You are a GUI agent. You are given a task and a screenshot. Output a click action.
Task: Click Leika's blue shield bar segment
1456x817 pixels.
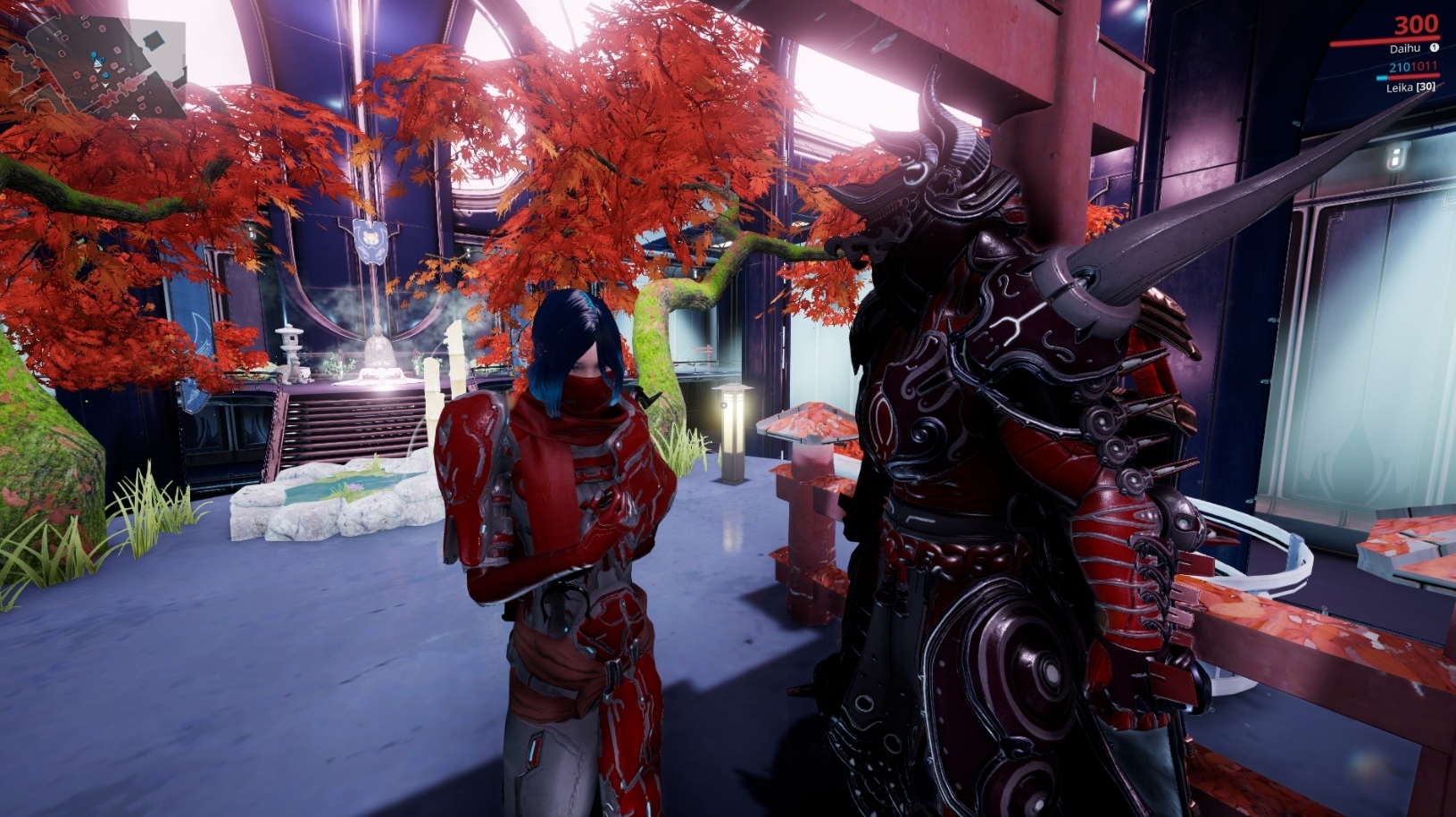1382,78
